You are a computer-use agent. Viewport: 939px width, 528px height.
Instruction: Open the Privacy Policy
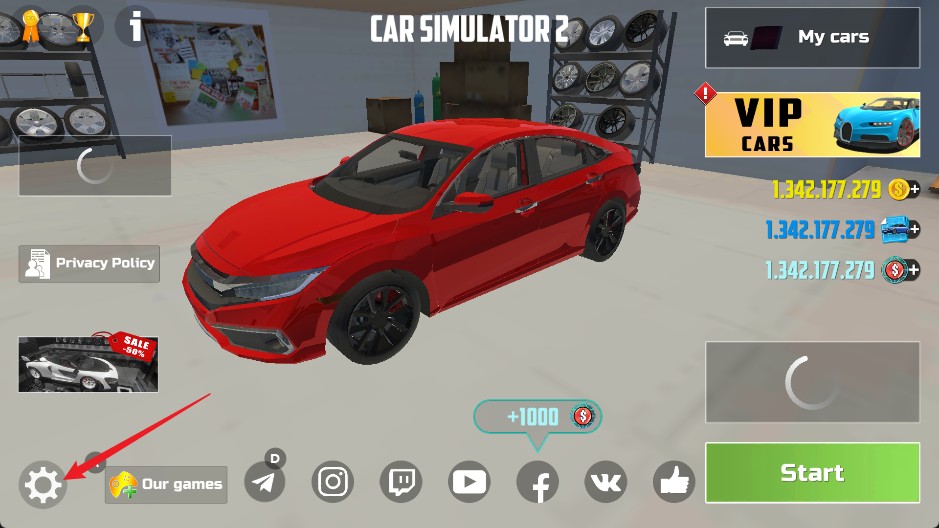click(89, 263)
